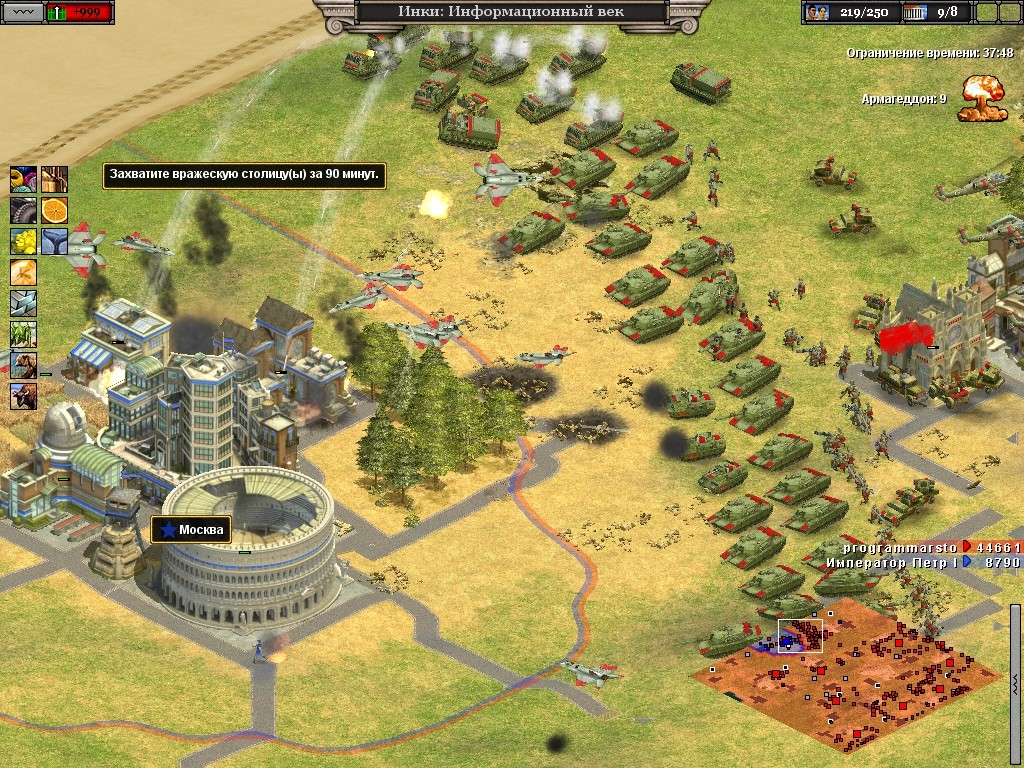Select the wool yarn rare resource icon
1024x768 pixels.
[x=23, y=179]
